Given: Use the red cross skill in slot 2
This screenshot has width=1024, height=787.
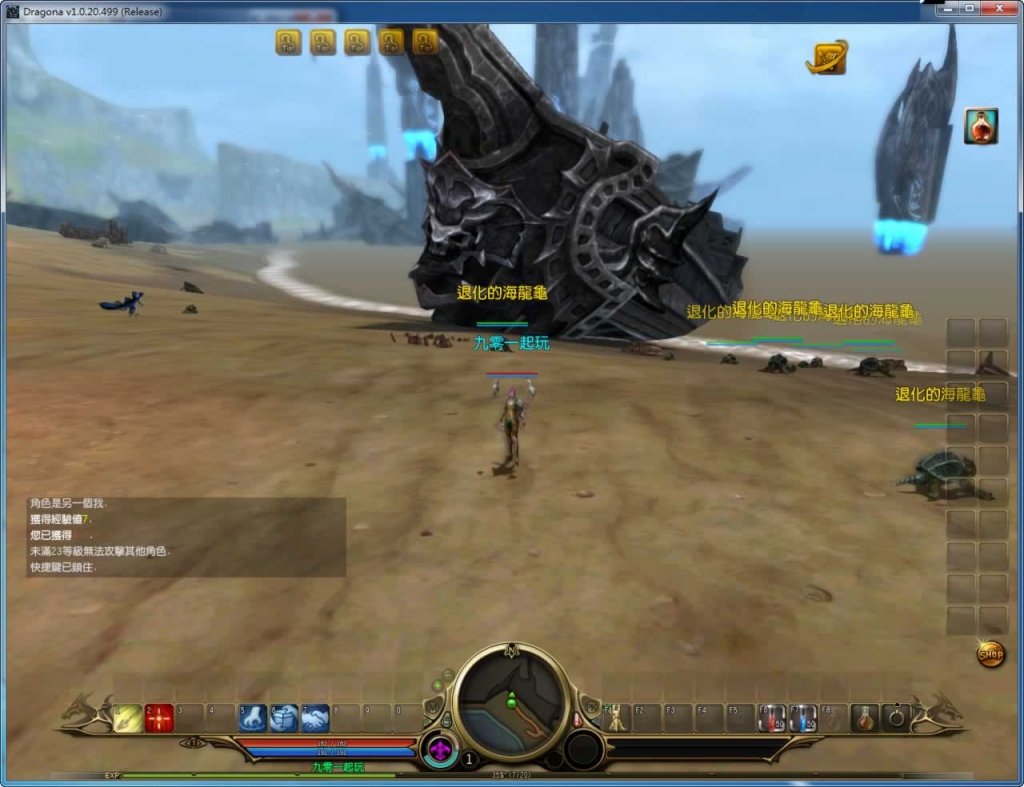Looking at the screenshot, I should 159,717.
